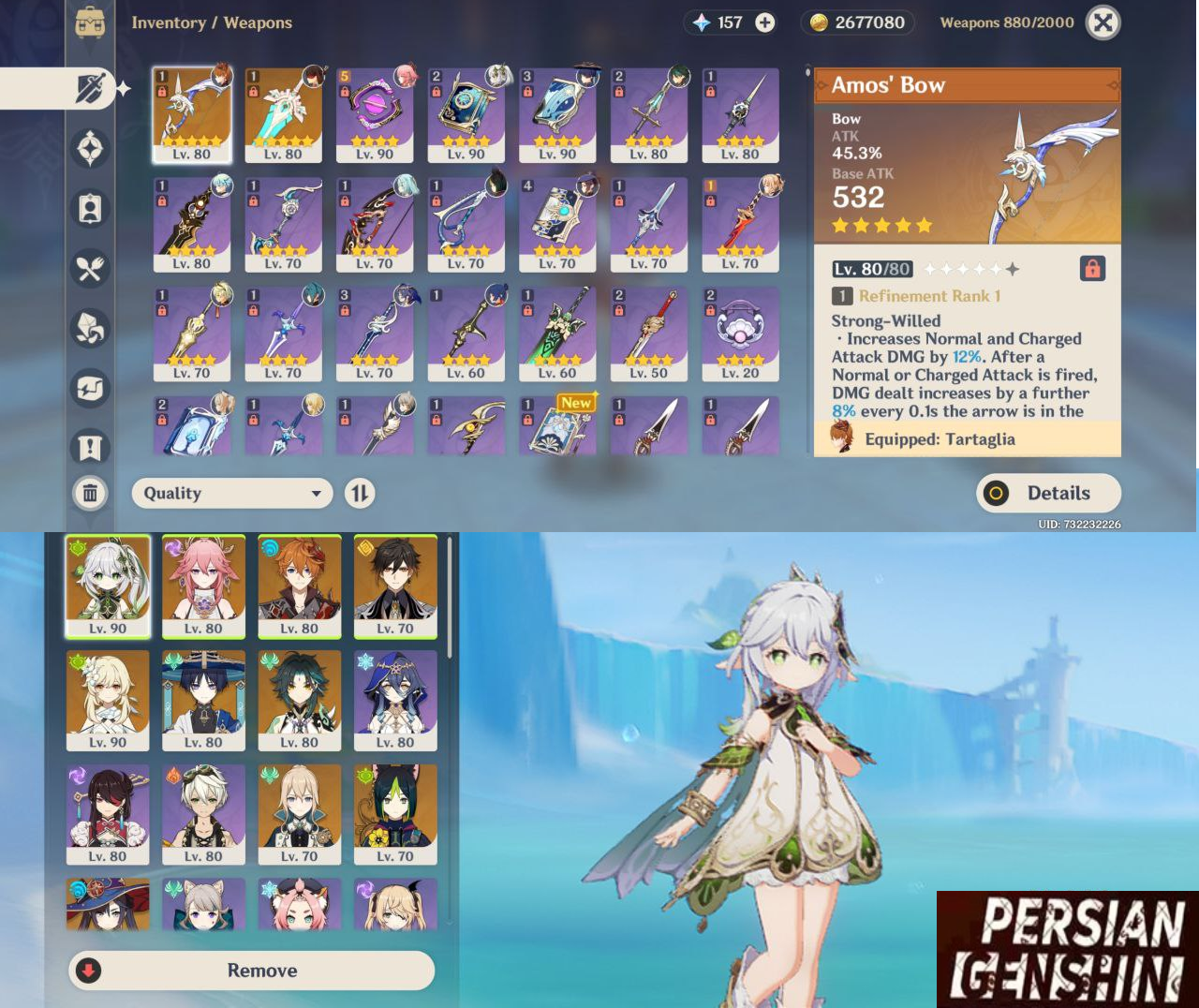Click the + button next to the Primogem count
Viewport: 1199px width, 1008px height.
click(x=765, y=22)
